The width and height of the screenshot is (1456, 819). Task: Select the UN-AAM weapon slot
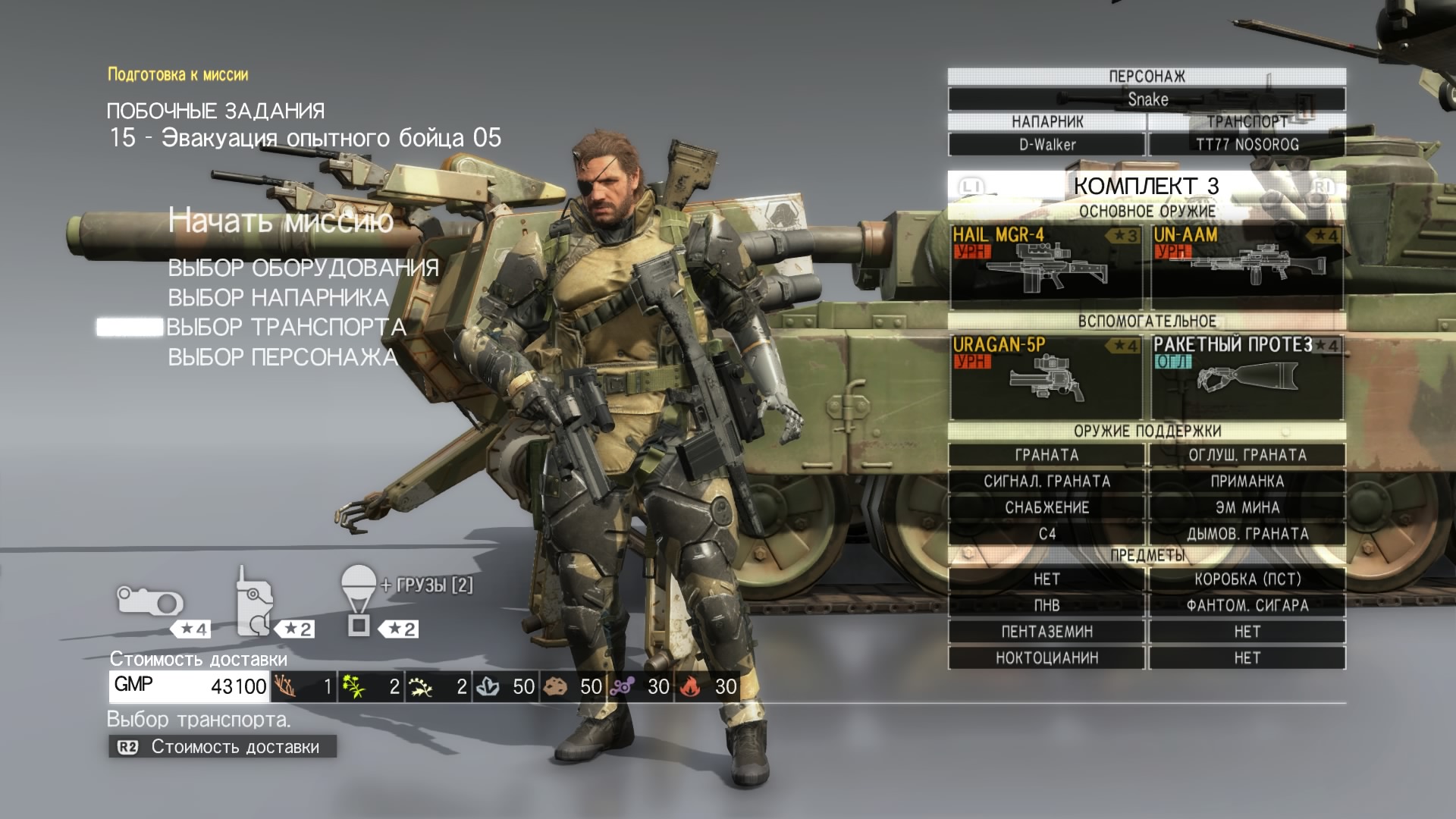click(x=1247, y=266)
